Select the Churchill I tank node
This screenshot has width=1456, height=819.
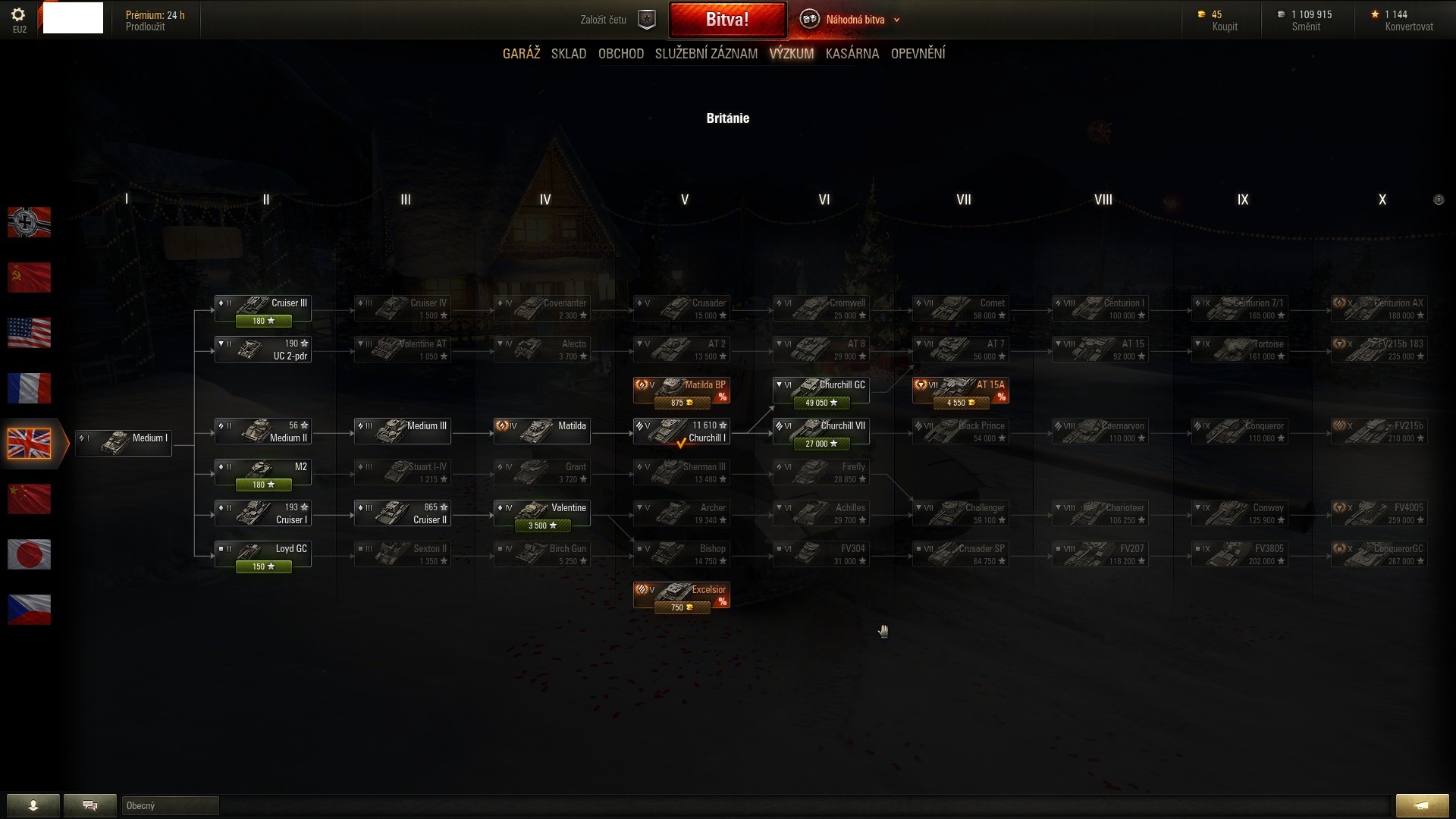tap(681, 431)
